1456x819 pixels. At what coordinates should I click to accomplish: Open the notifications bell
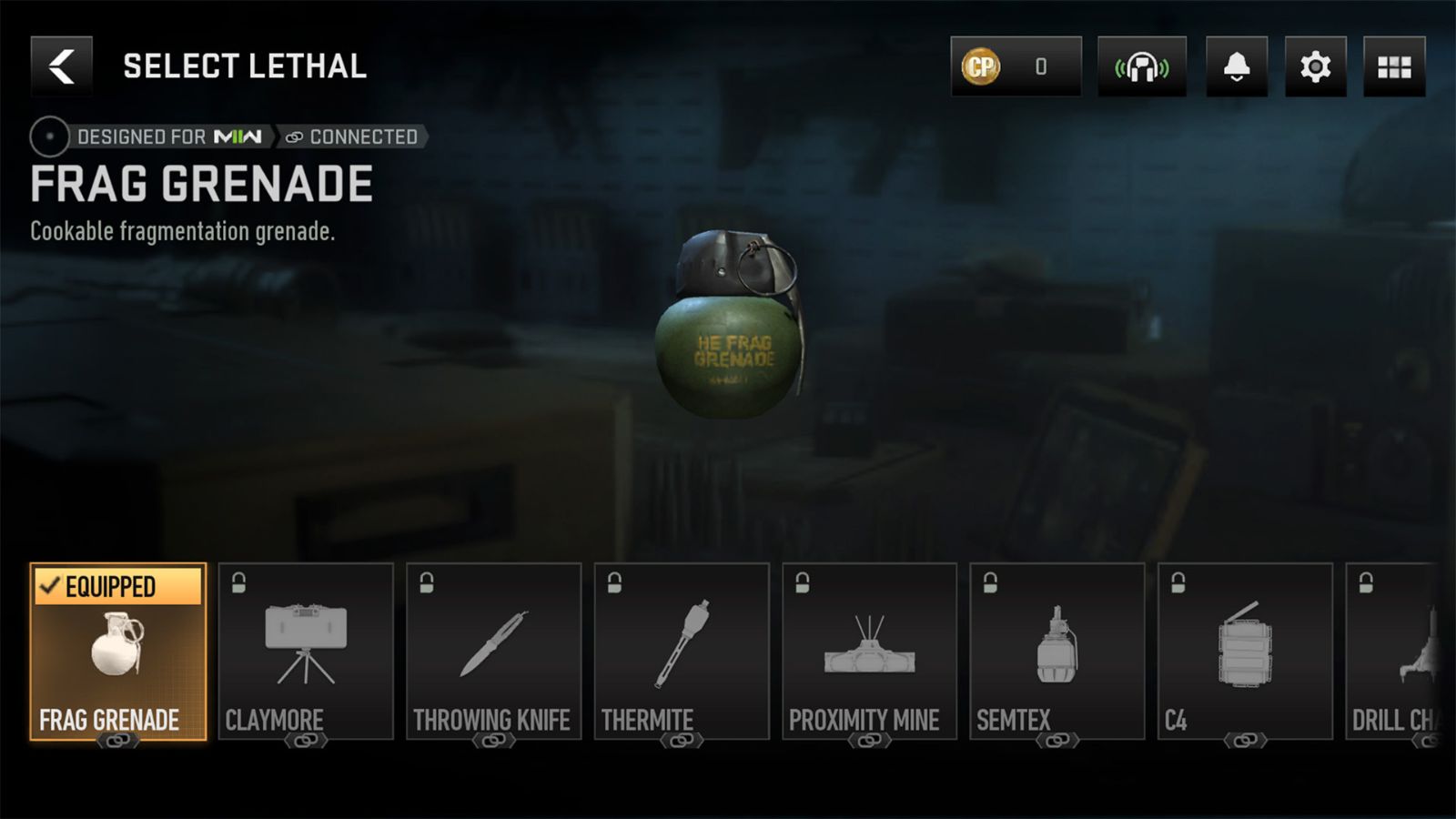pos(1237,67)
